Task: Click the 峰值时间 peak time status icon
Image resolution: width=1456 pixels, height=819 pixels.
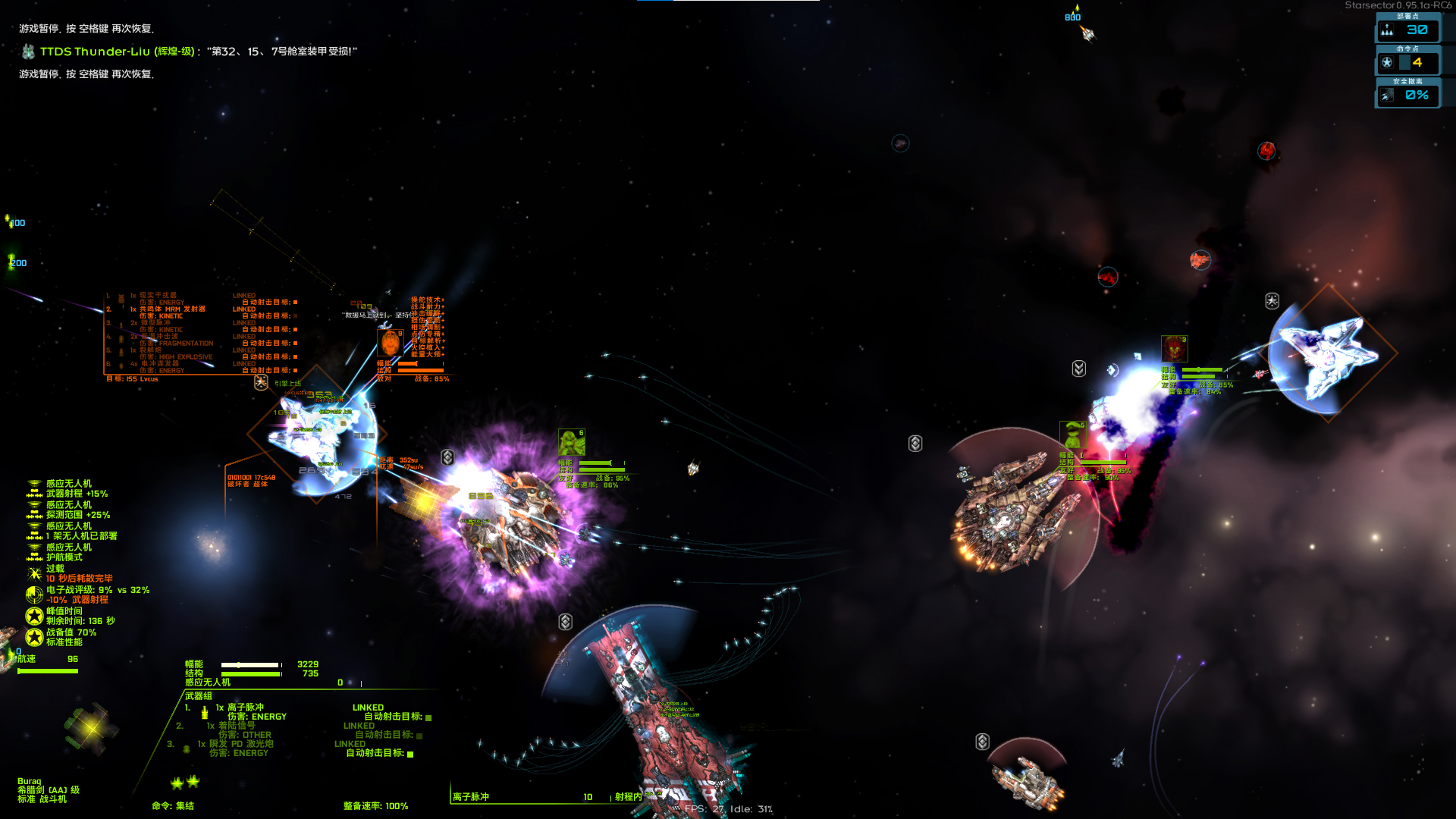Action: (34, 616)
